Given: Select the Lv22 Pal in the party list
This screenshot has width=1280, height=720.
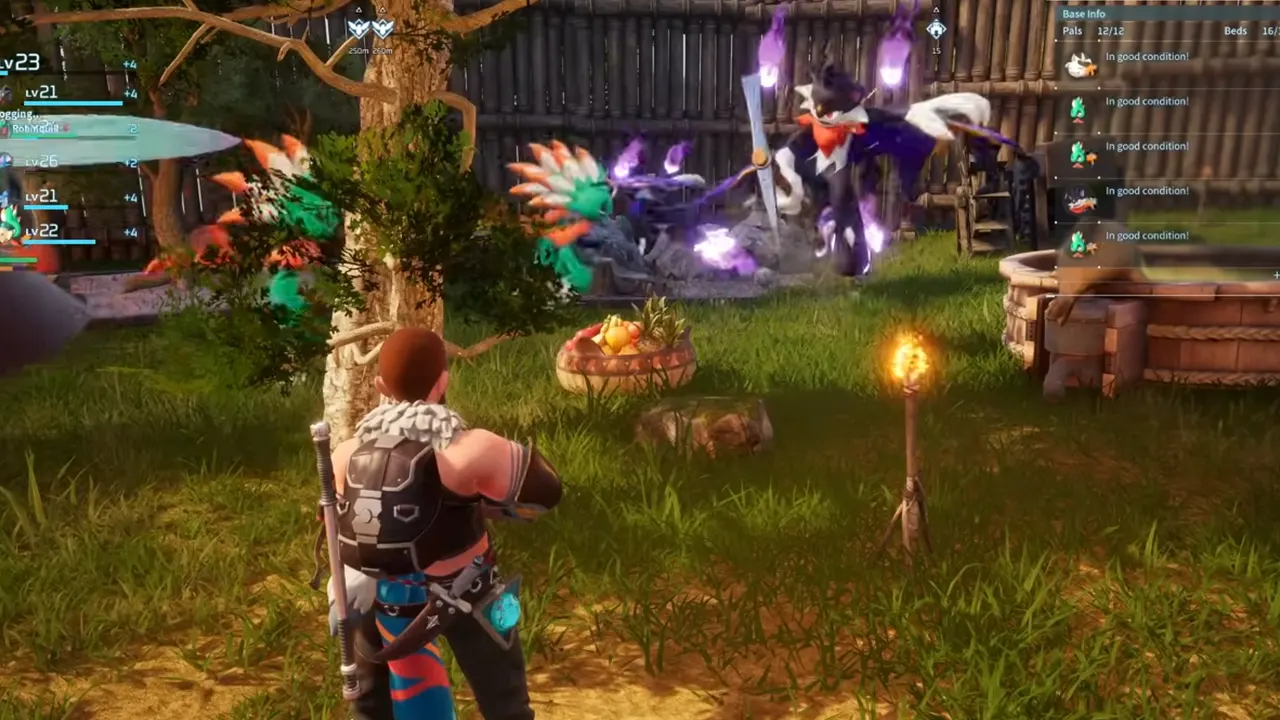Looking at the screenshot, I should 42,231.
